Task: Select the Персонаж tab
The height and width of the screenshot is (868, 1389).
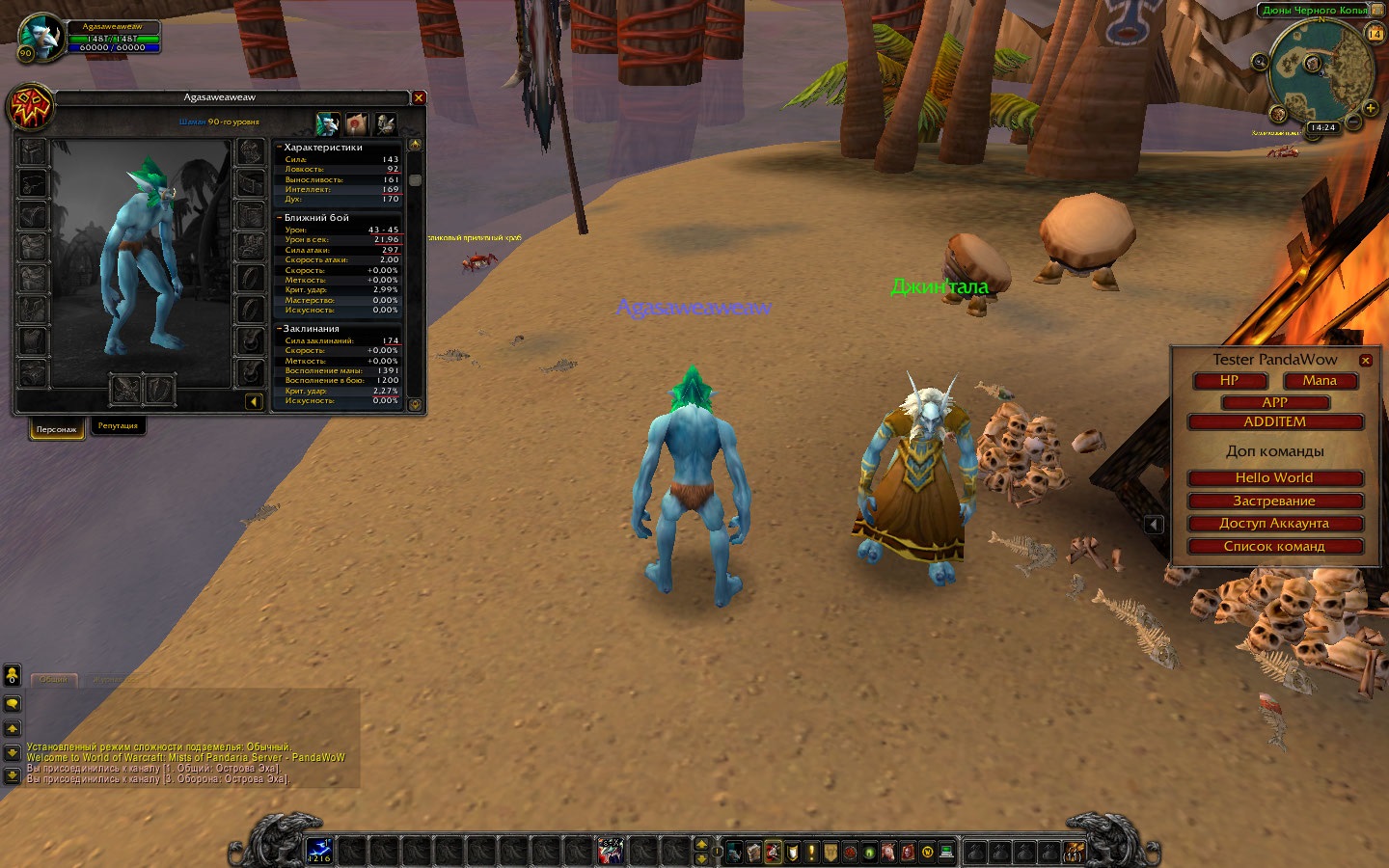Action: click(x=56, y=428)
